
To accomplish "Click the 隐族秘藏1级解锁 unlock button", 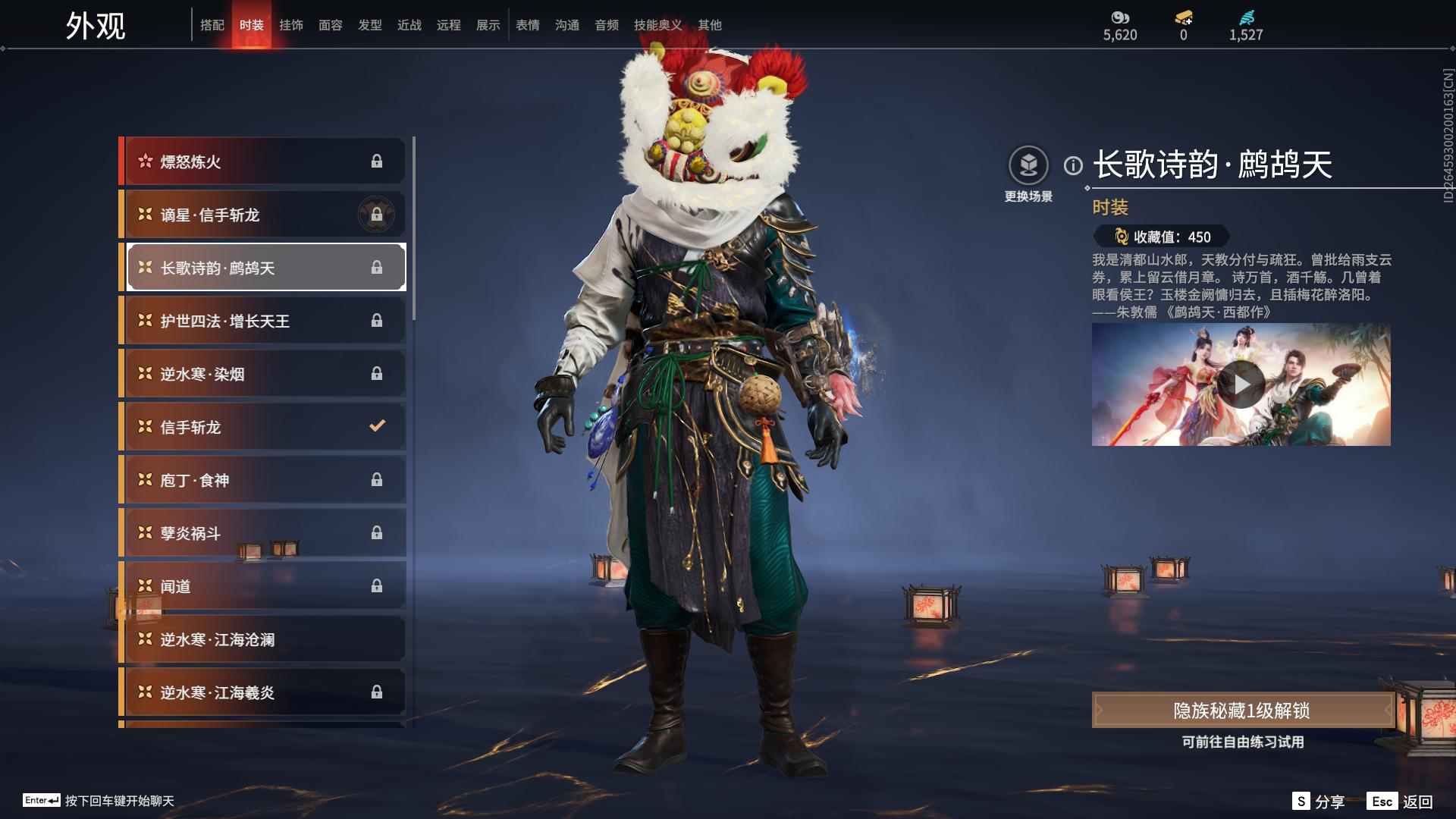I will pos(1241,711).
